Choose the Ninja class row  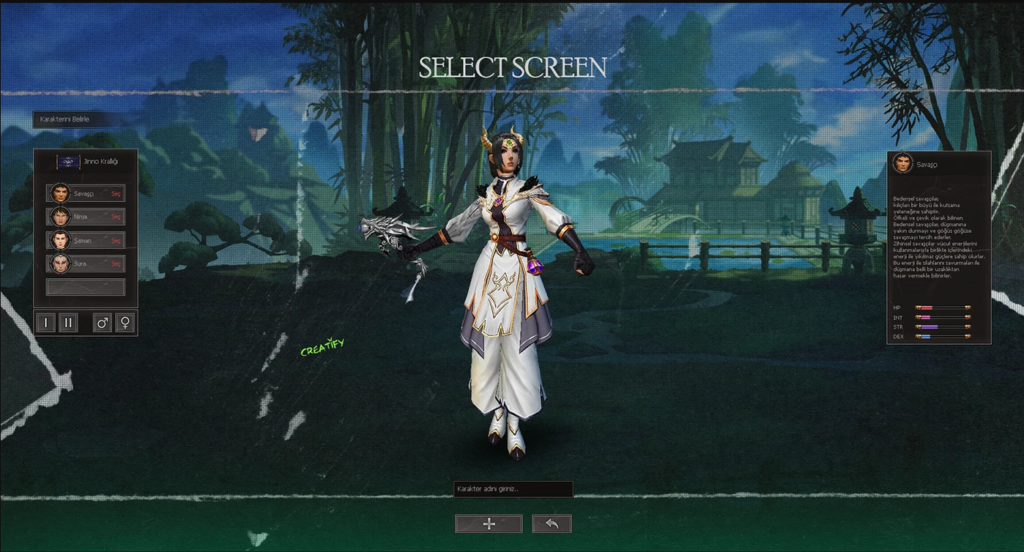pyautogui.click(x=85, y=216)
